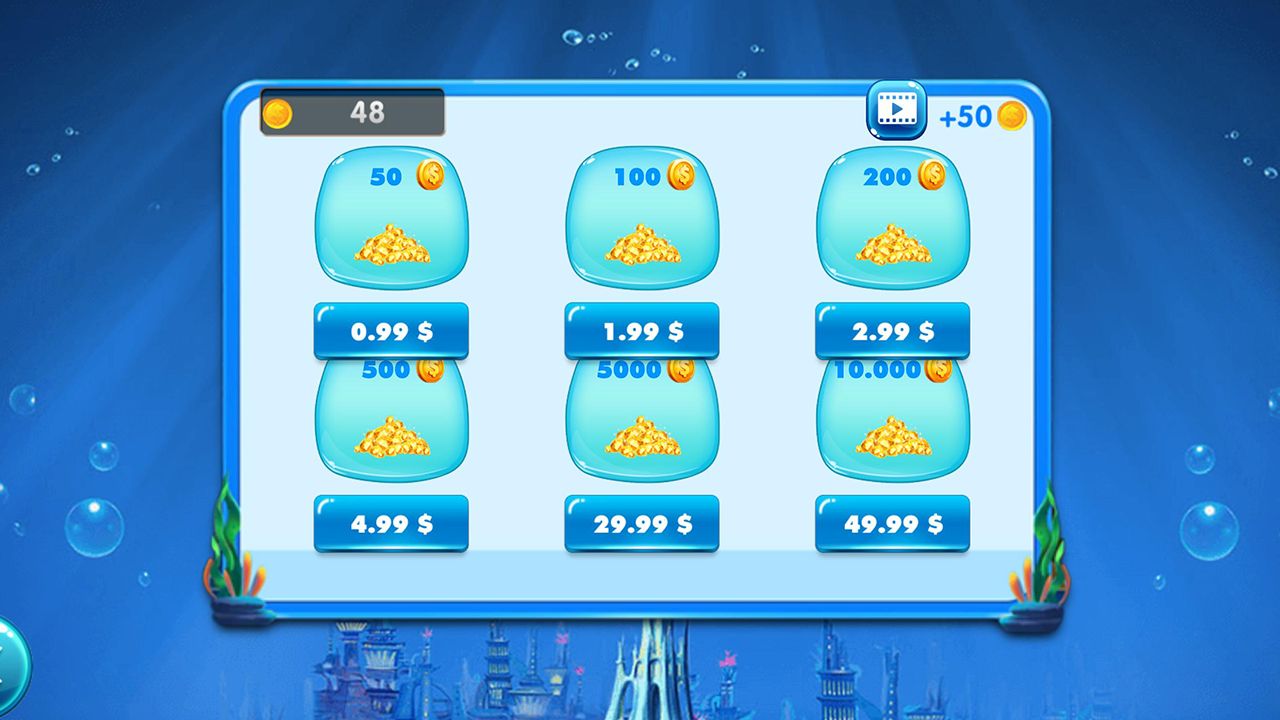Click the 2.99 $ price button
This screenshot has width=1280, height=720.
pos(892,331)
